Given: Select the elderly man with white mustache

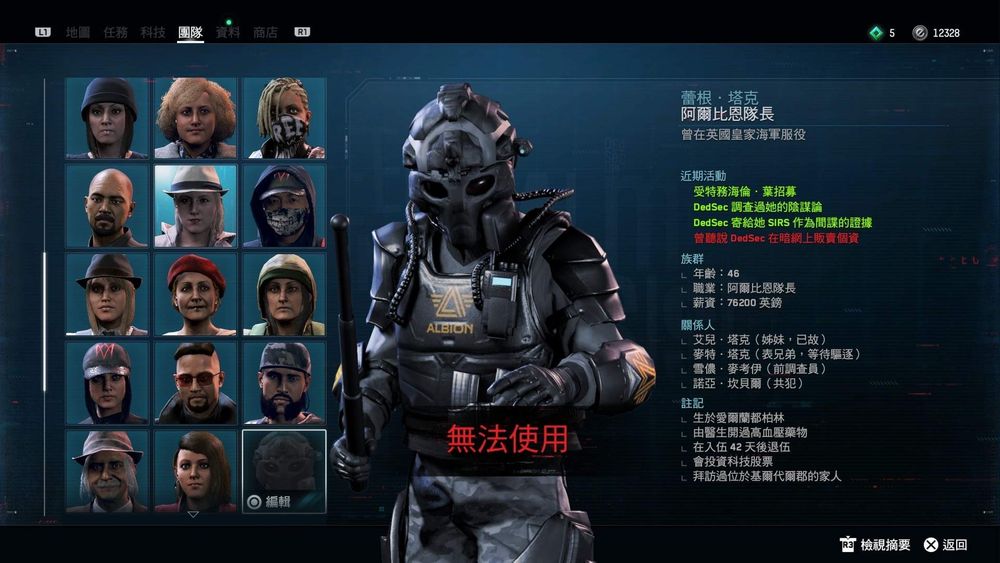Looking at the screenshot, I should [x=107, y=469].
